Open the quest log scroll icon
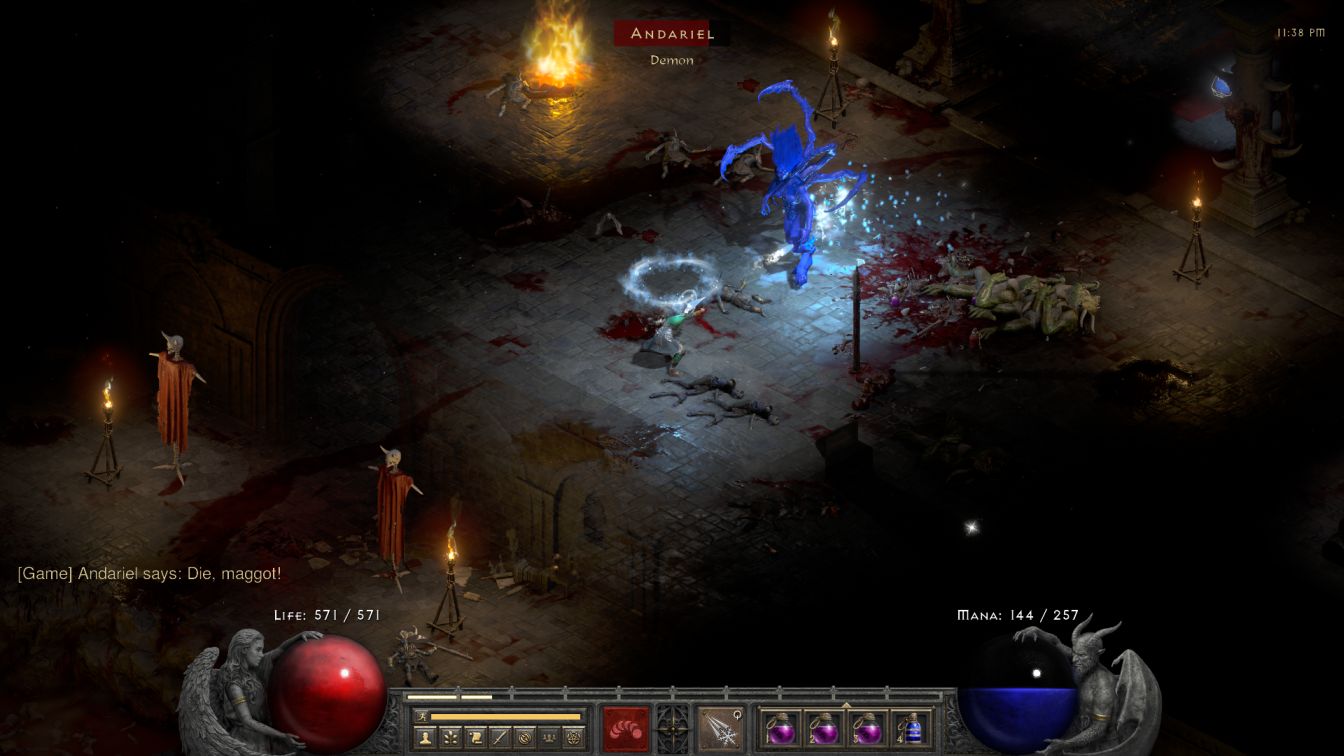1344x756 pixels. click(475, 738)
